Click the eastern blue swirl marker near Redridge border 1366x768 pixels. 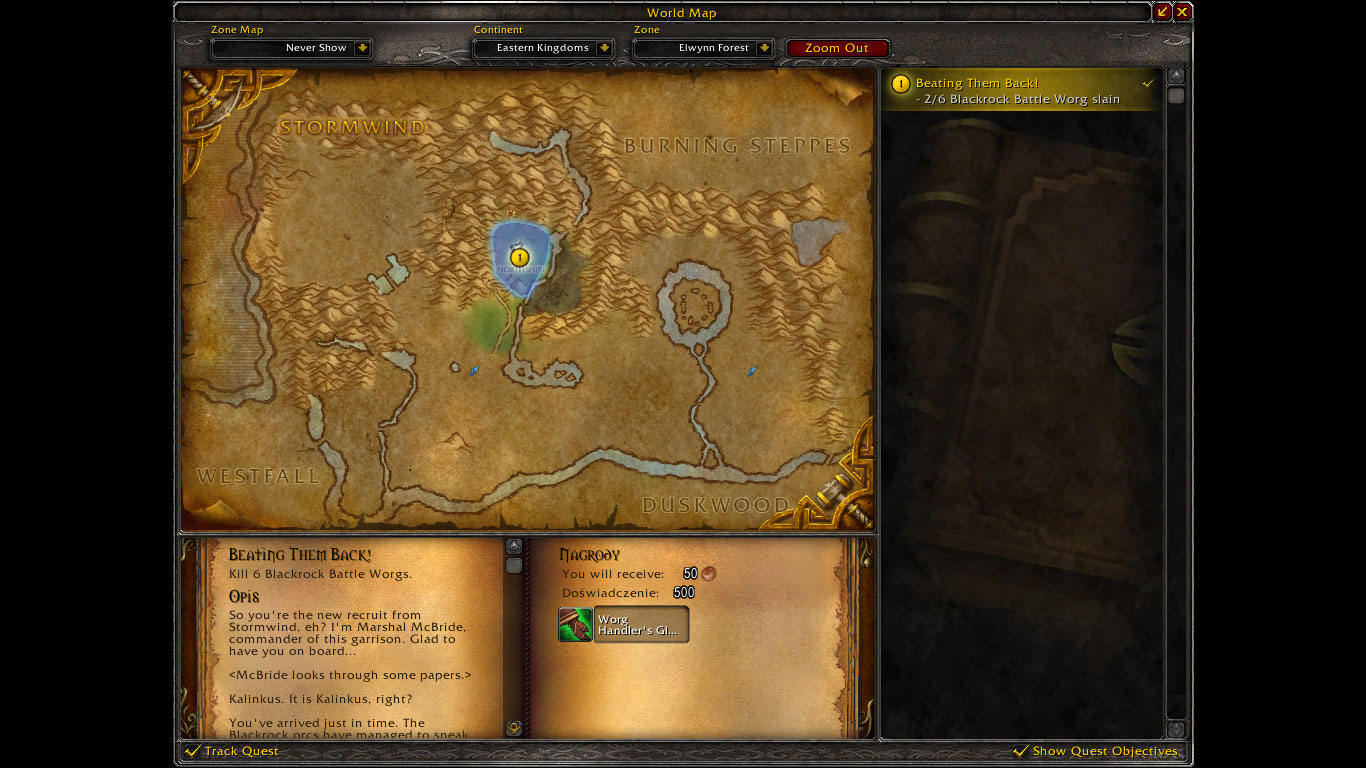coord(751,371)
